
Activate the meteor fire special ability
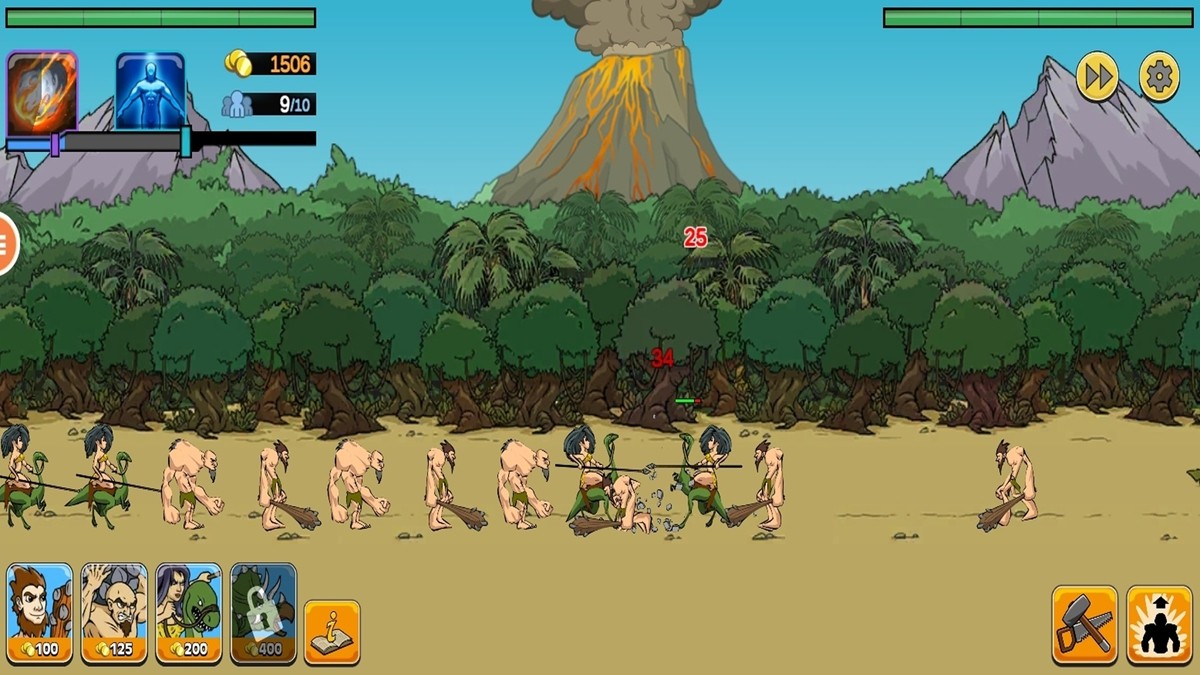point(42,92)
